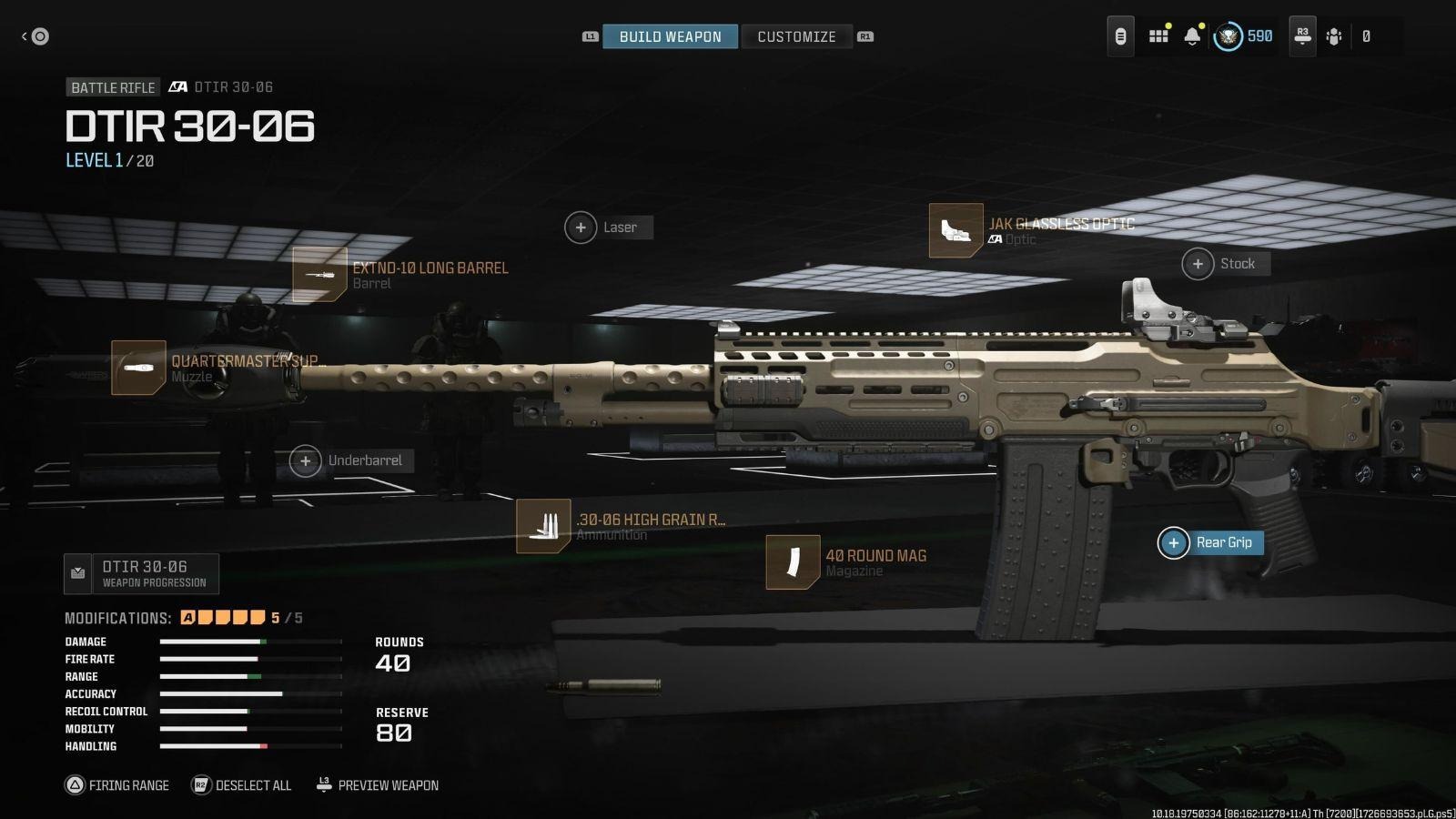Select the Quartermaster suppressor muzzle slot
1456x819 pixels.
pyautogui.click(x=138, y=368)
